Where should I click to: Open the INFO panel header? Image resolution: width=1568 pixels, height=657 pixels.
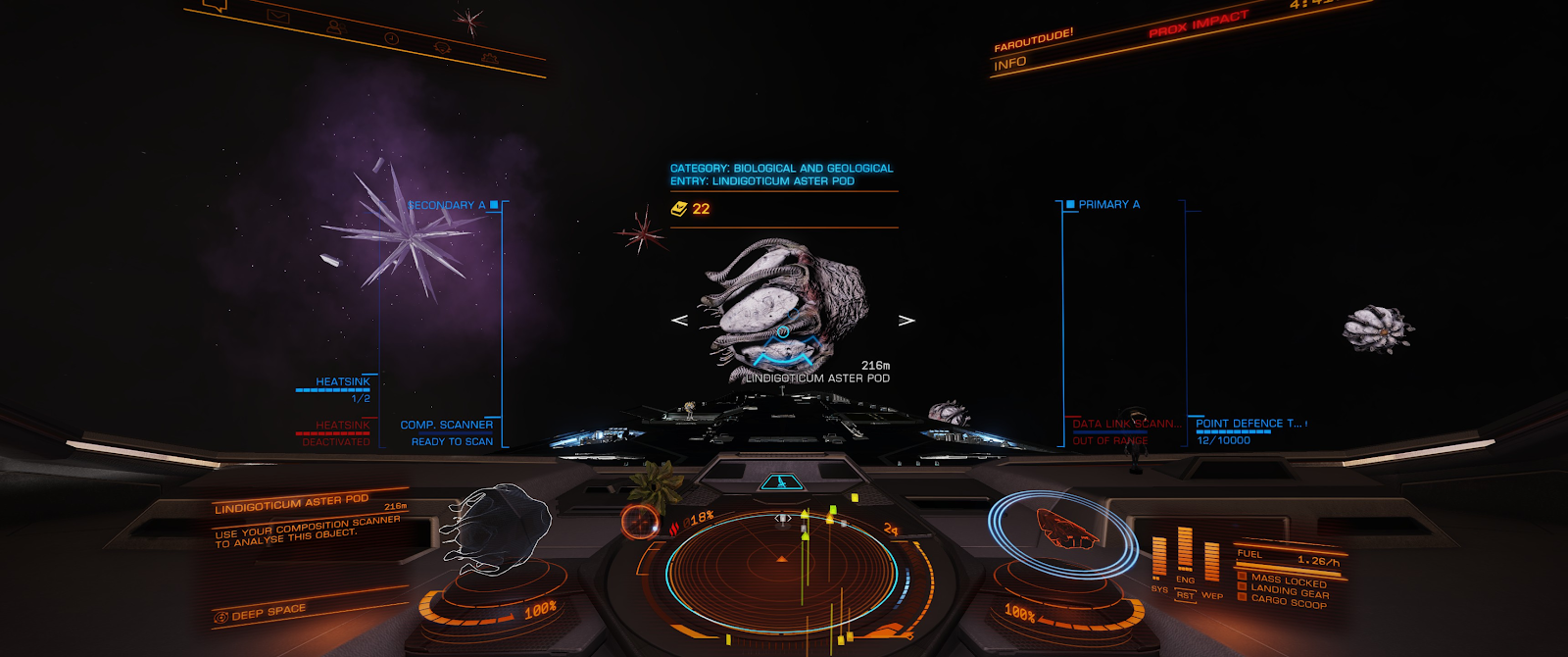(1009, 64)
